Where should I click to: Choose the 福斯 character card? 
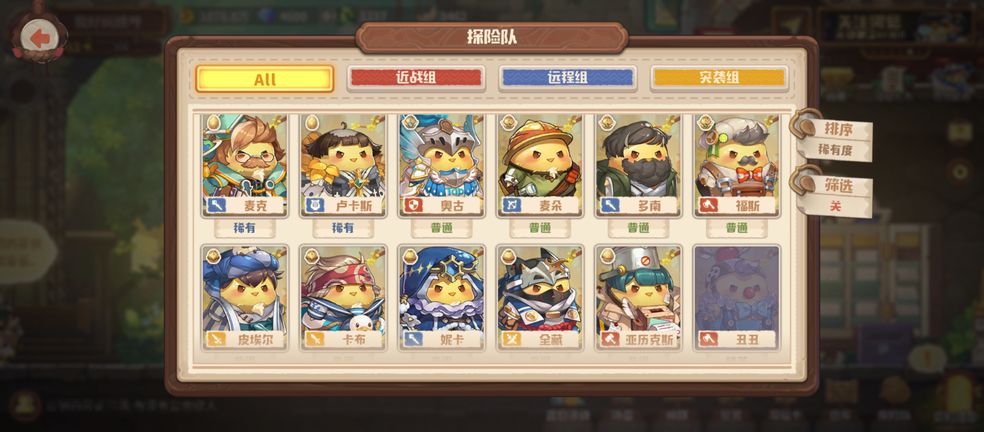tap(736, 165)
